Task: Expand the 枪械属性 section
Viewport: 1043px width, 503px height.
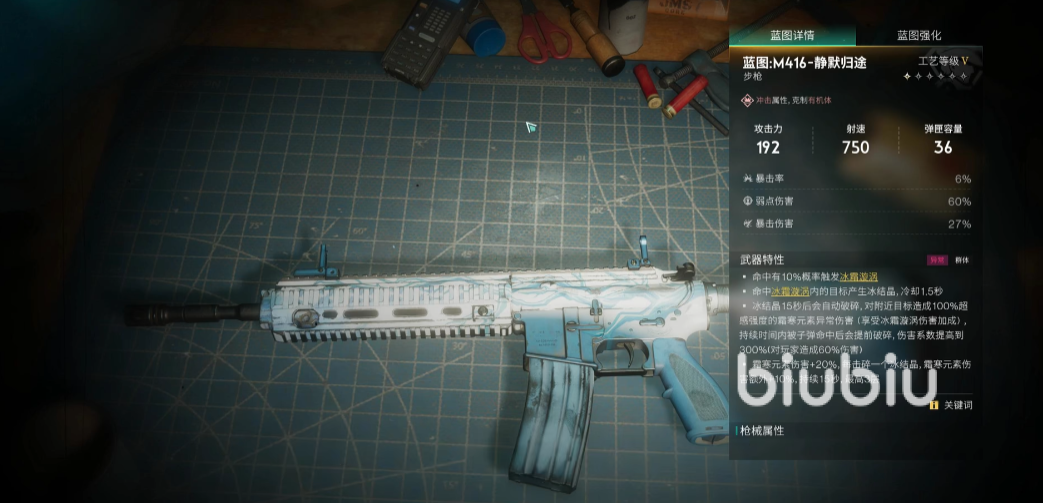Action: pos(764,430)
